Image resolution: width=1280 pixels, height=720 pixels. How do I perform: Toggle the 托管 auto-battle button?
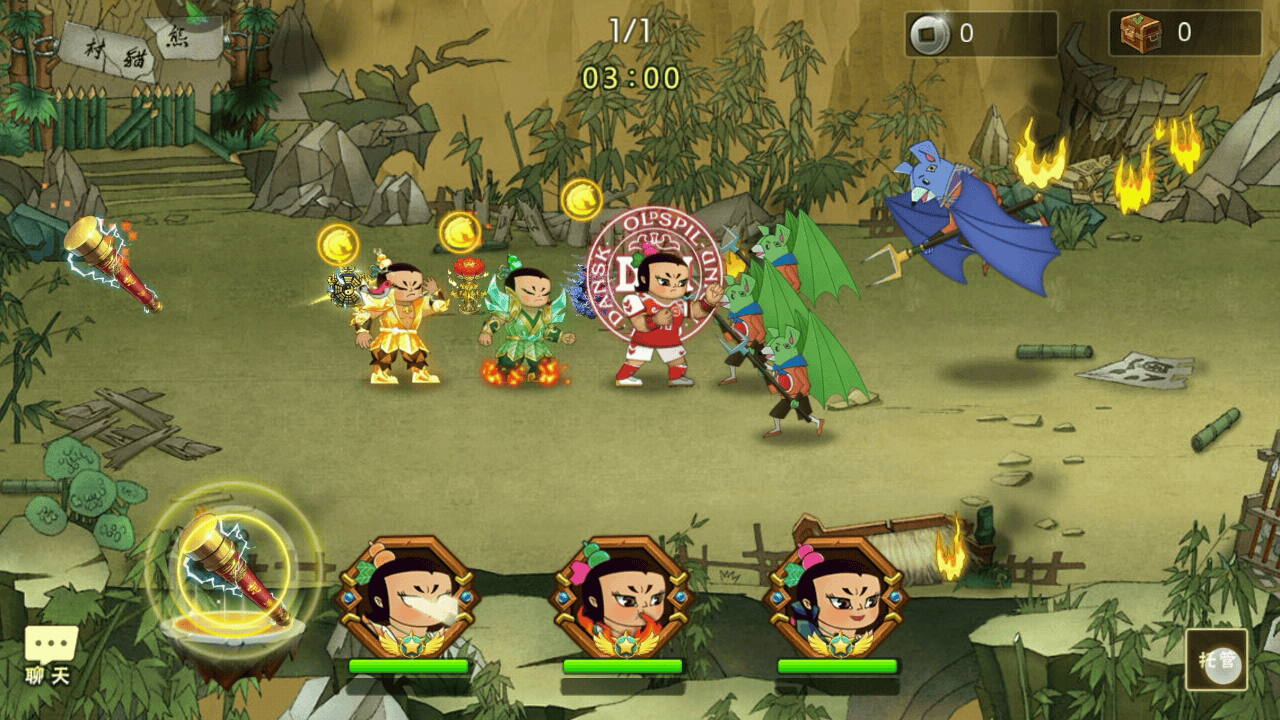click(1217, 659)
